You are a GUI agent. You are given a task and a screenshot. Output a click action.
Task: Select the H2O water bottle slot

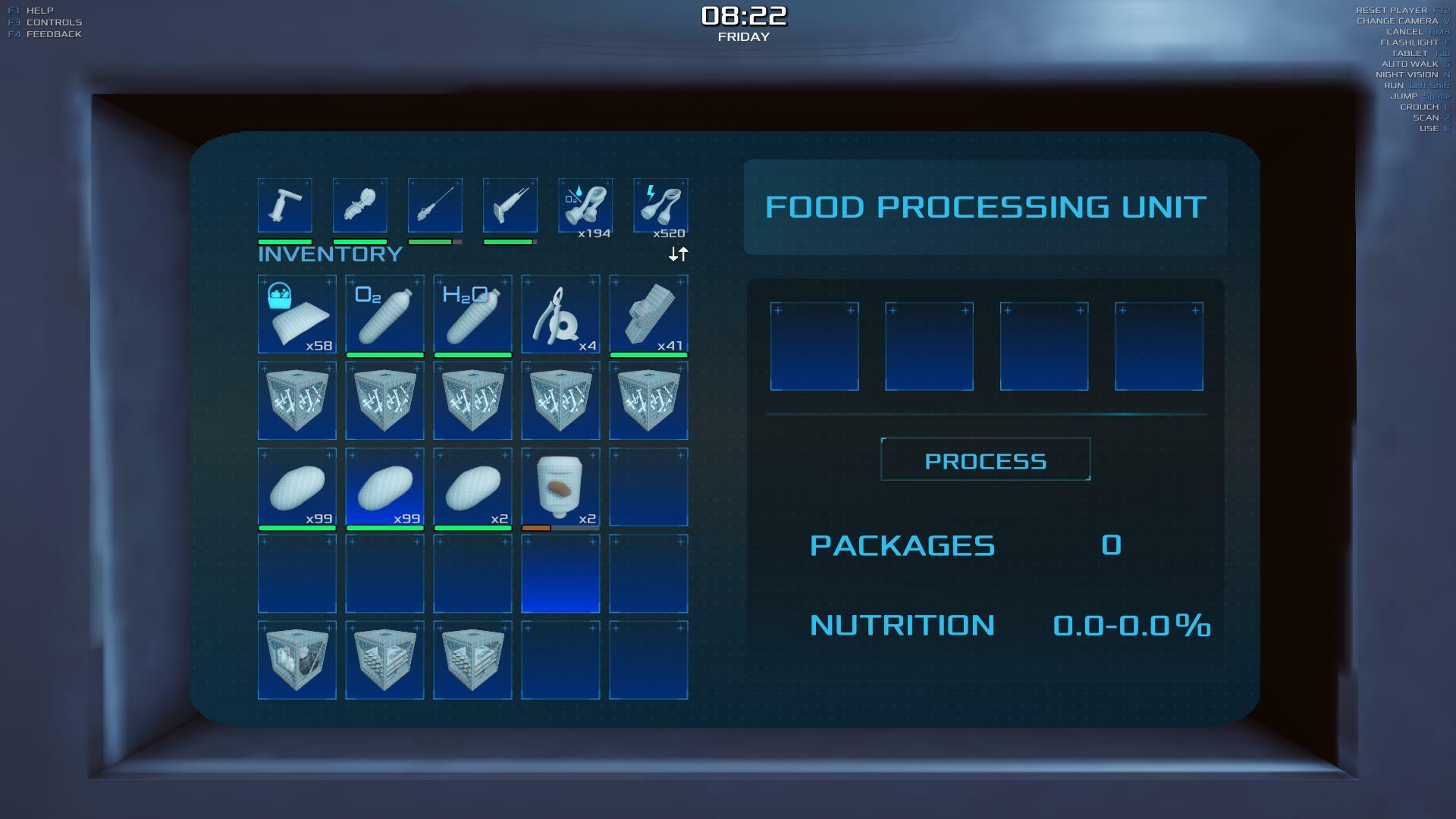tap(472, 314)
